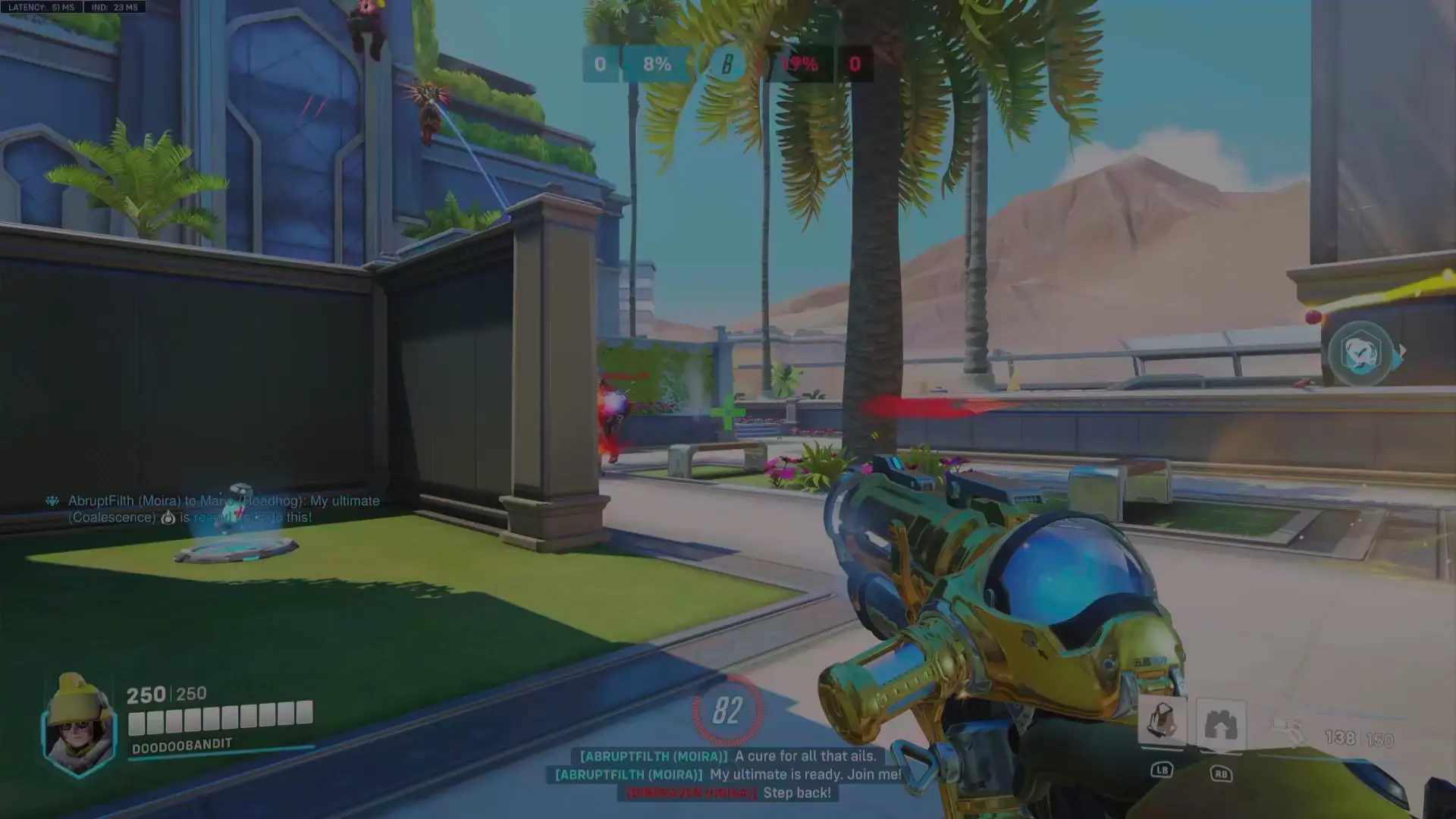Click the red team 19% capture progress

coord(799,64)
